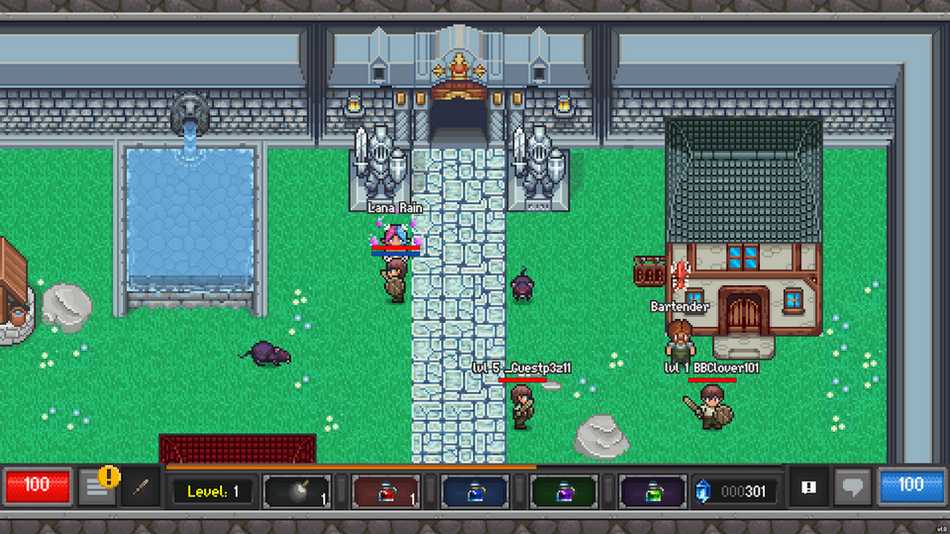The width and height of the screenshot is (950, 534).
Task: Select the green potion on purple slot
Action: pos(653,491)
